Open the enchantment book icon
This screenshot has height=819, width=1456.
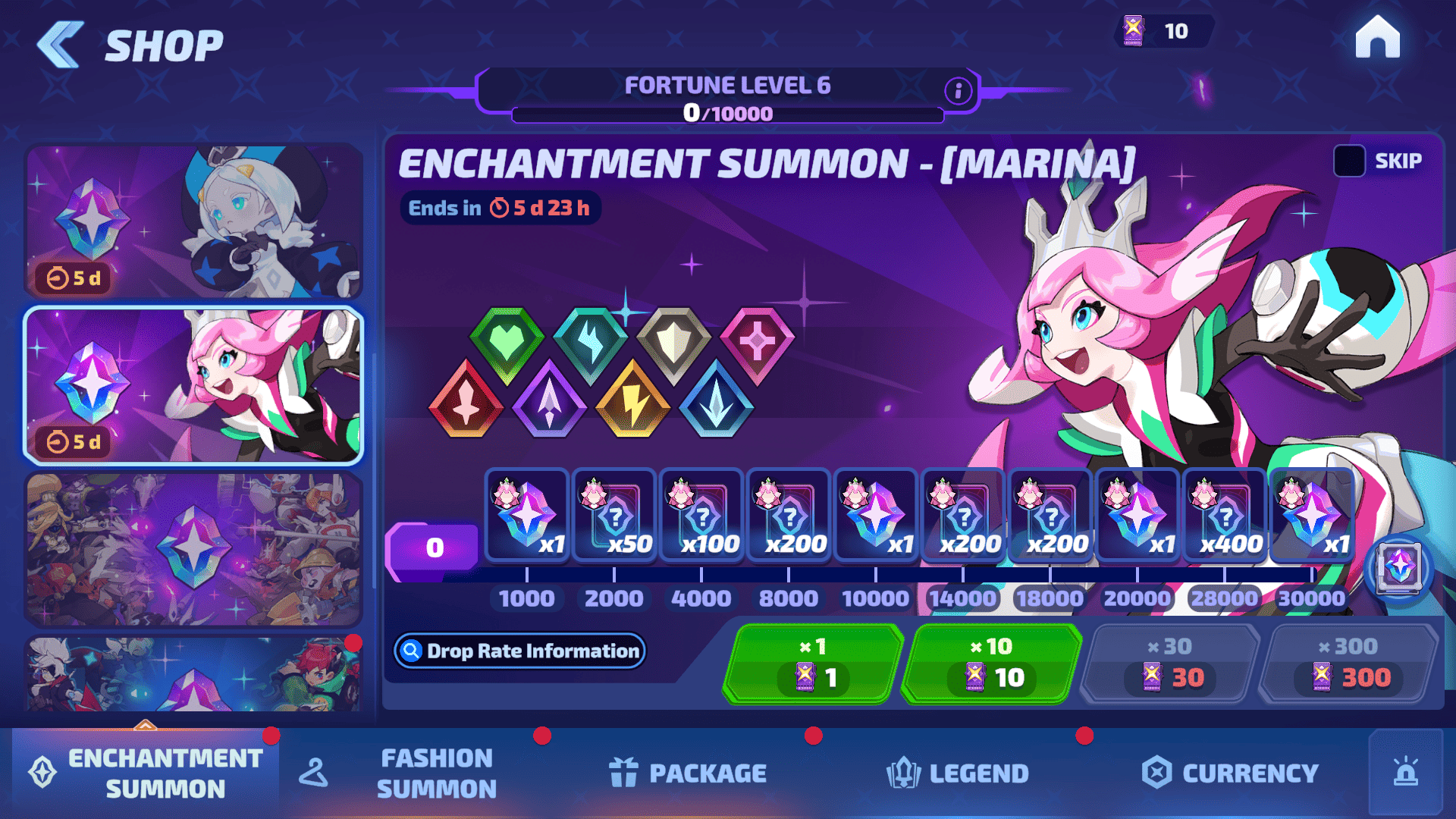pos(1398,567)
